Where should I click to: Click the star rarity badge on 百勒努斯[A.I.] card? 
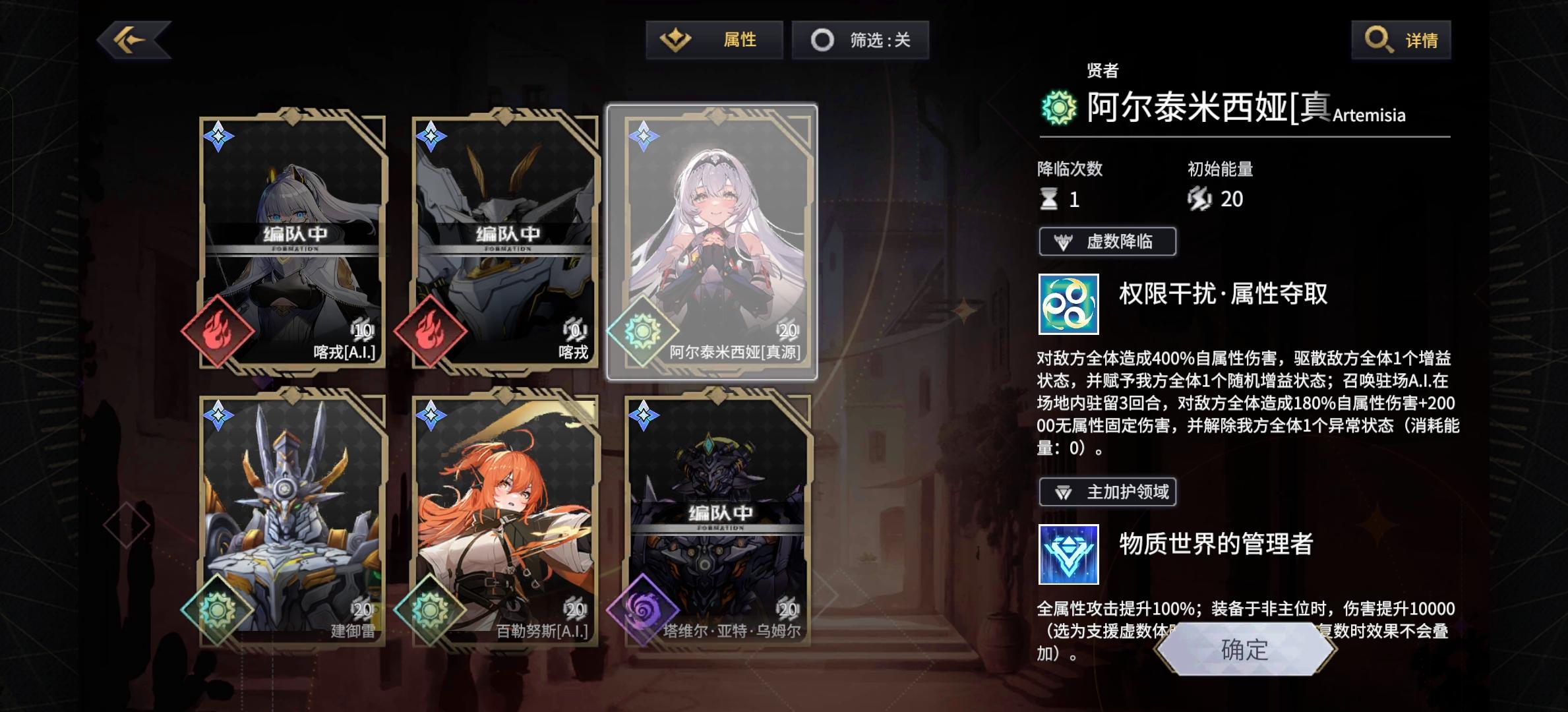pyautogui.click(x=432, y=415)
